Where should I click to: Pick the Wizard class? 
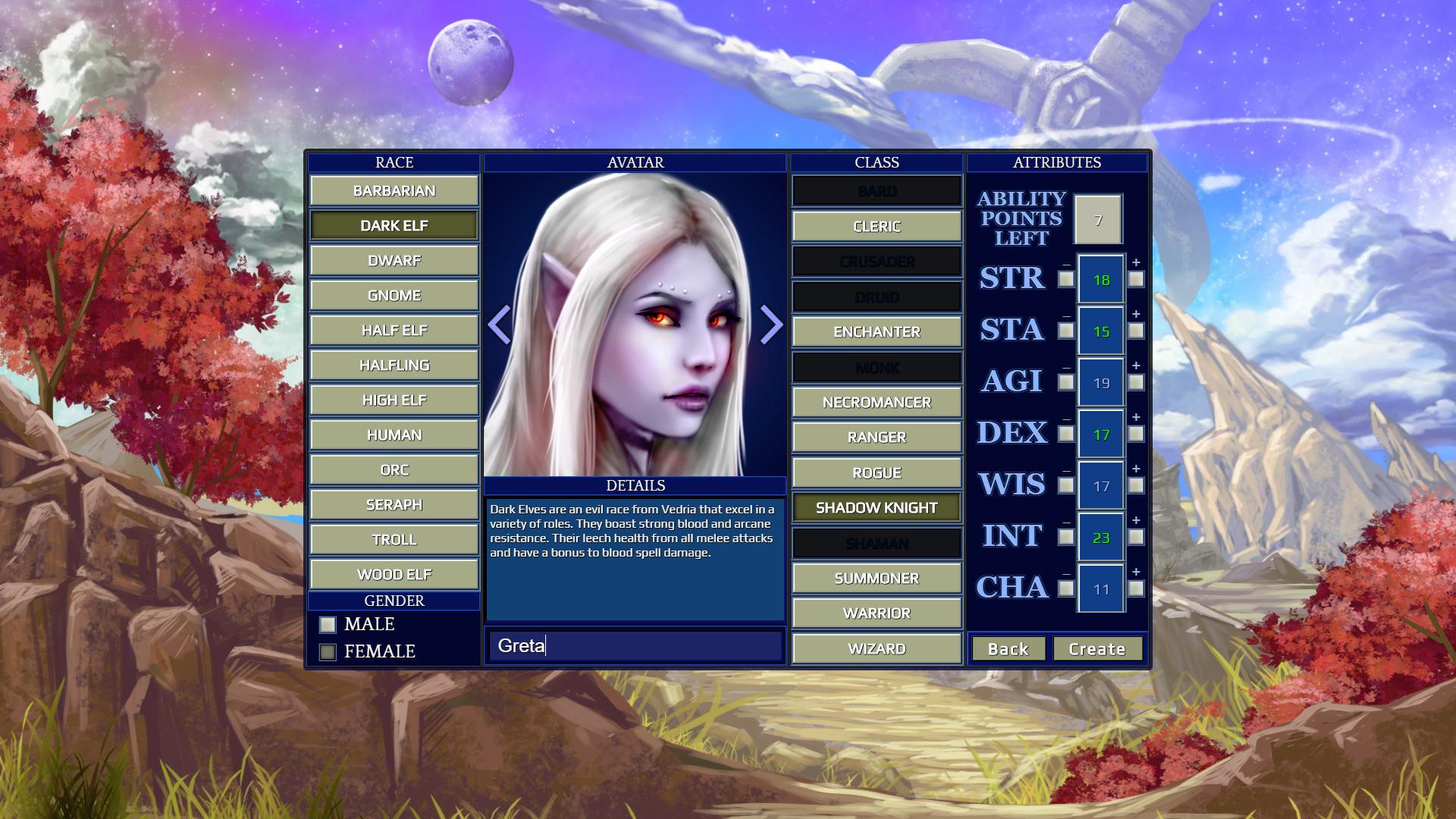[877, 649]
